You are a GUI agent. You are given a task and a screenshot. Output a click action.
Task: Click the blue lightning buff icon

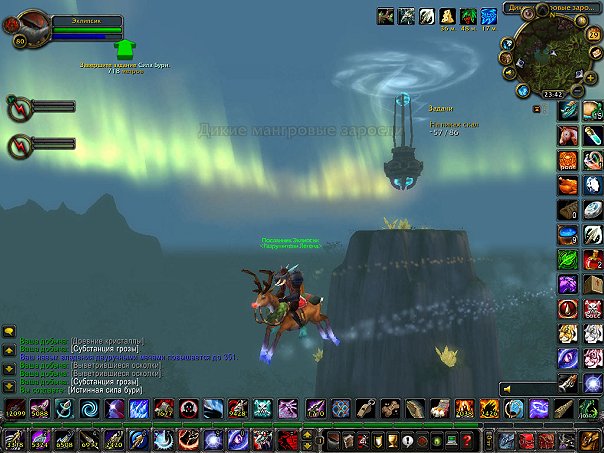(x=489, y=16)
